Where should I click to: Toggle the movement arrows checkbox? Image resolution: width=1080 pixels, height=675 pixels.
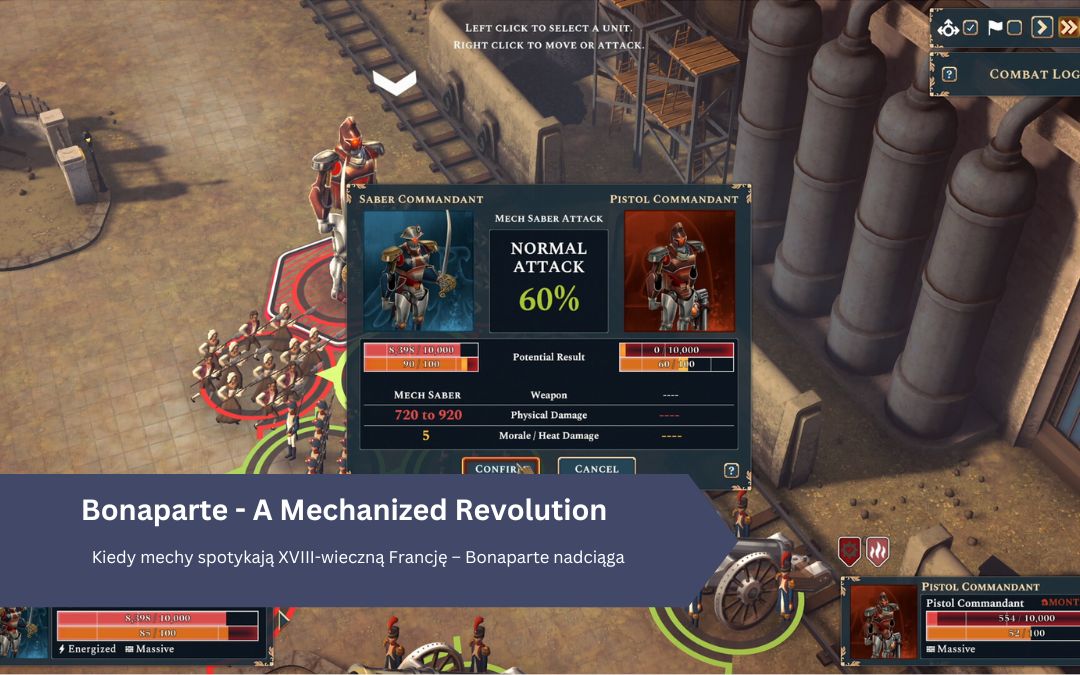[970, 28]
